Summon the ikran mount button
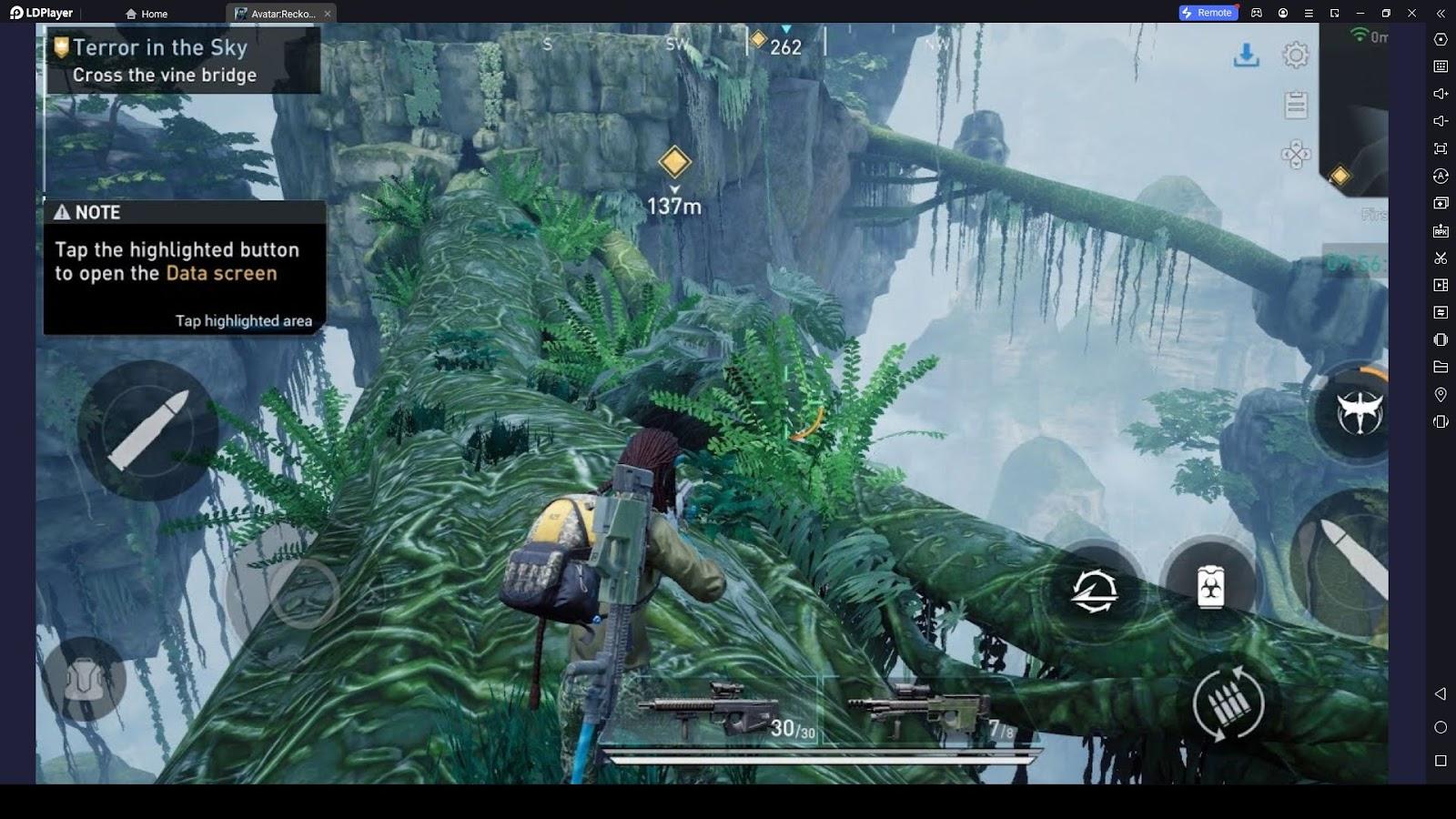 pos(1358,412)
